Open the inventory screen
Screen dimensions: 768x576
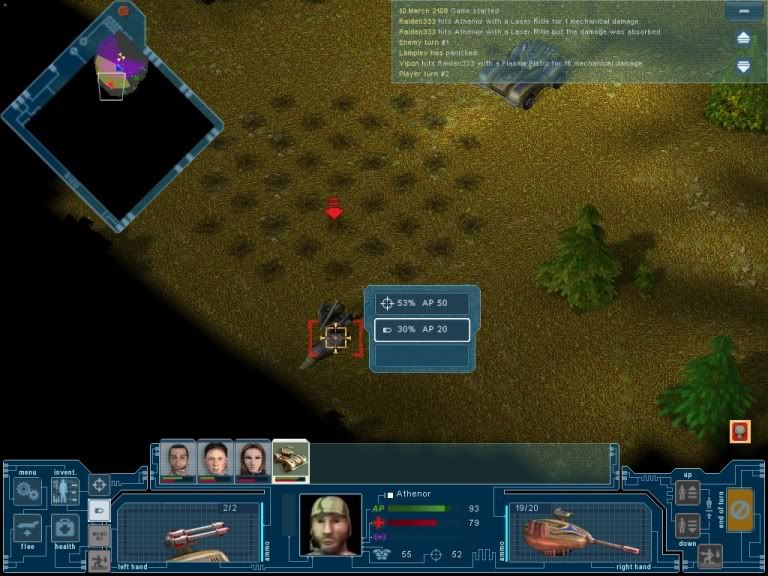pos(65,491)
